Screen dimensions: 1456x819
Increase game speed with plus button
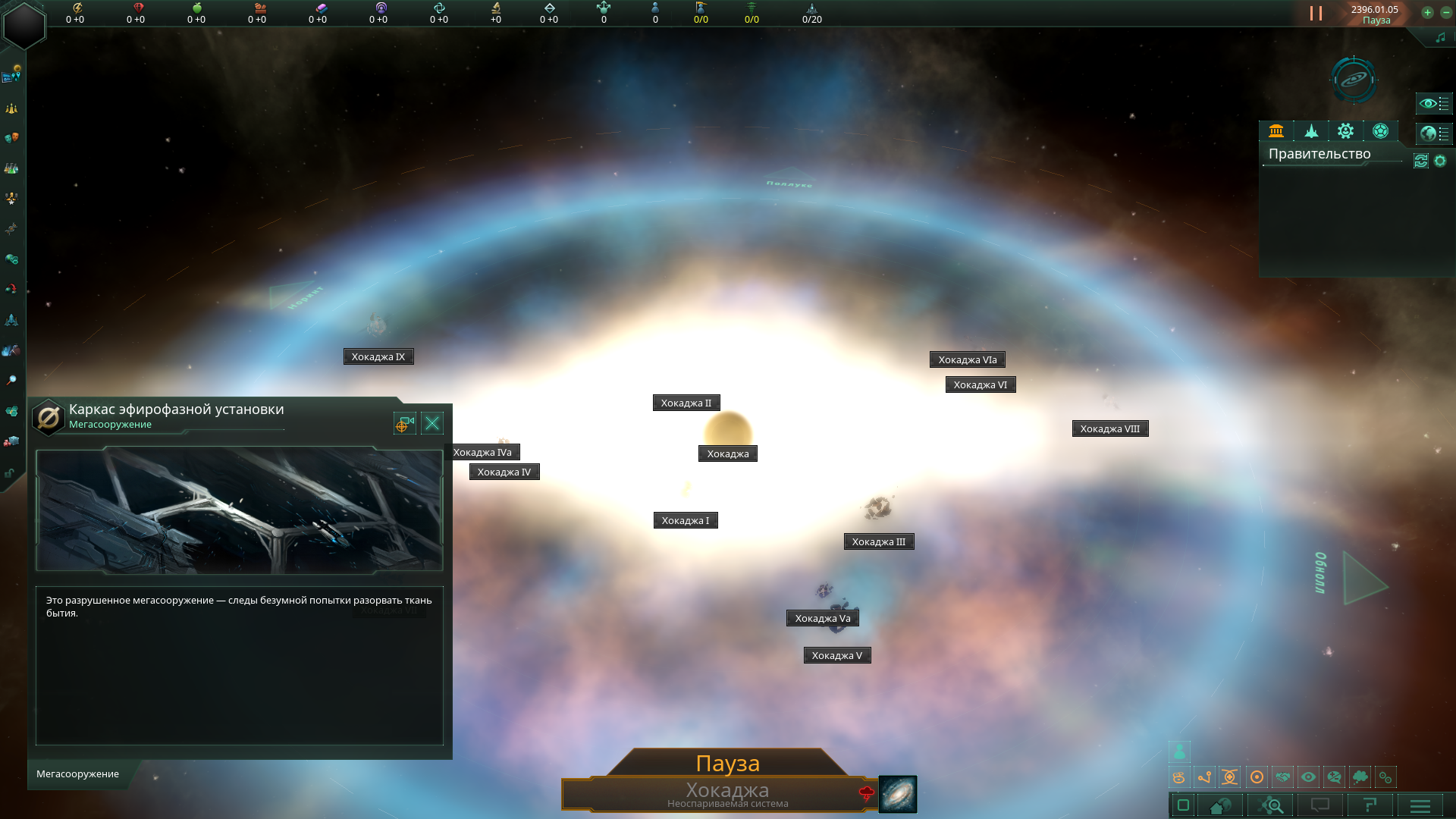[x=1427, y=12]
